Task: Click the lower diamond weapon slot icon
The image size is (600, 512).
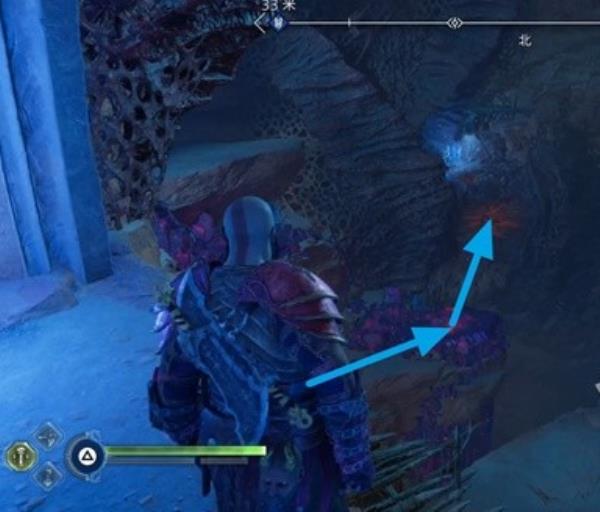Action: 46,476
